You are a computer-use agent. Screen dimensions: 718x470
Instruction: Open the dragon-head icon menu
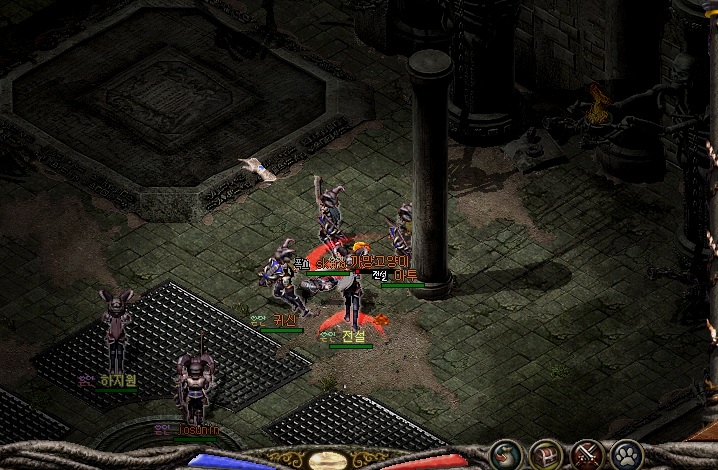point(503,456)
